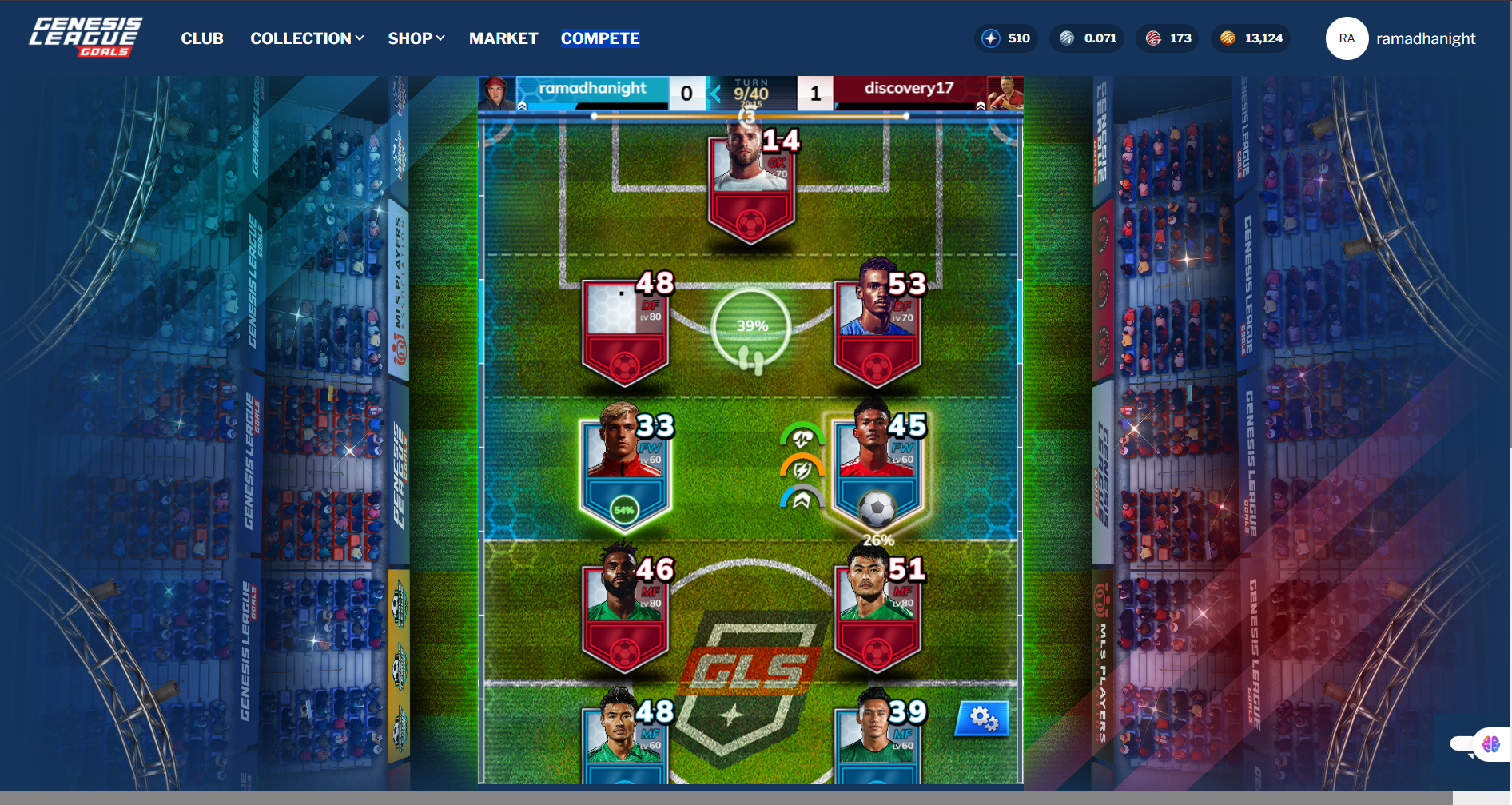Open the Club page
Viewport: 1512px width, 805px height.
coord(201,38)
